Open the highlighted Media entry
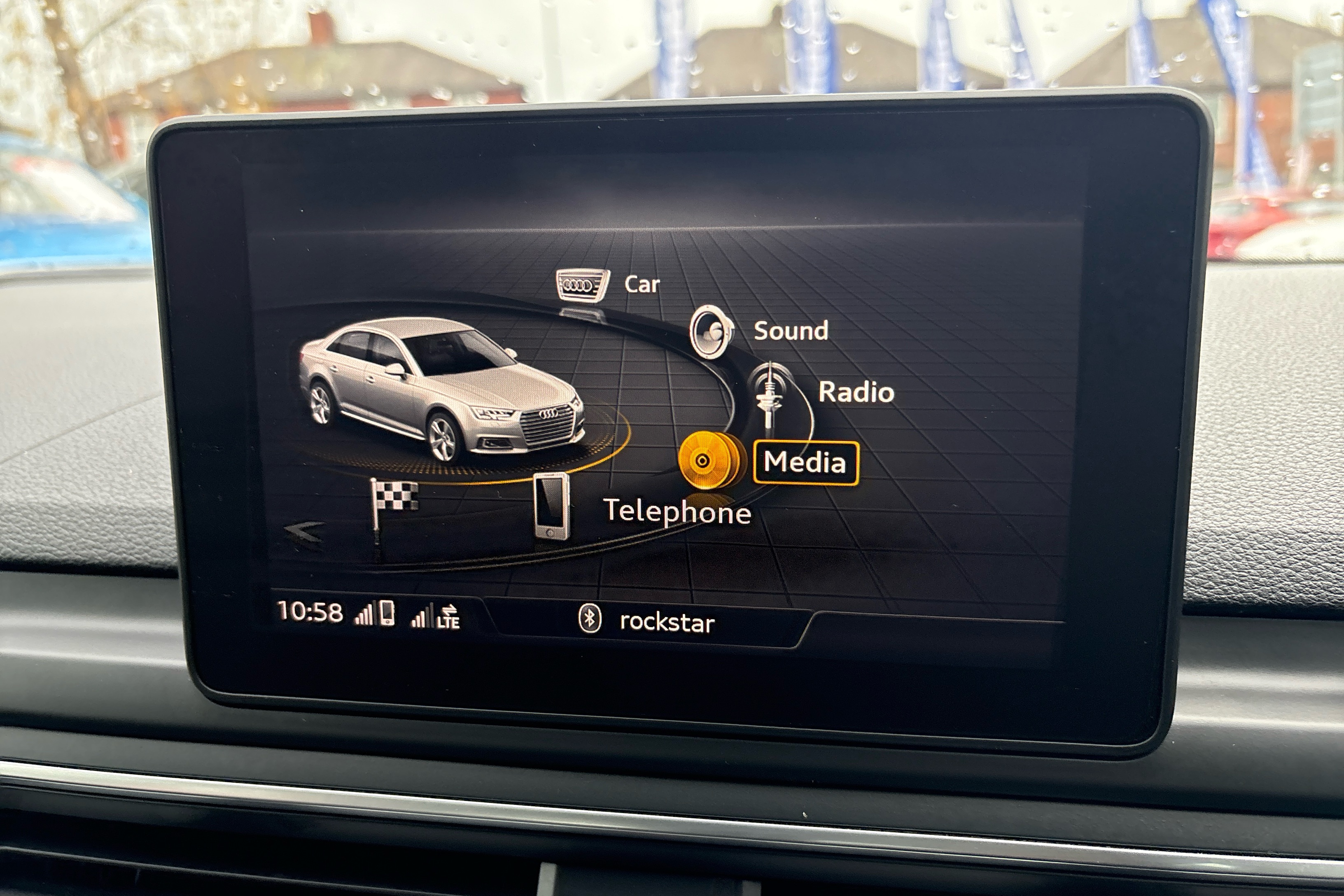Viewport: 1344px width, 896px height. 805,462
